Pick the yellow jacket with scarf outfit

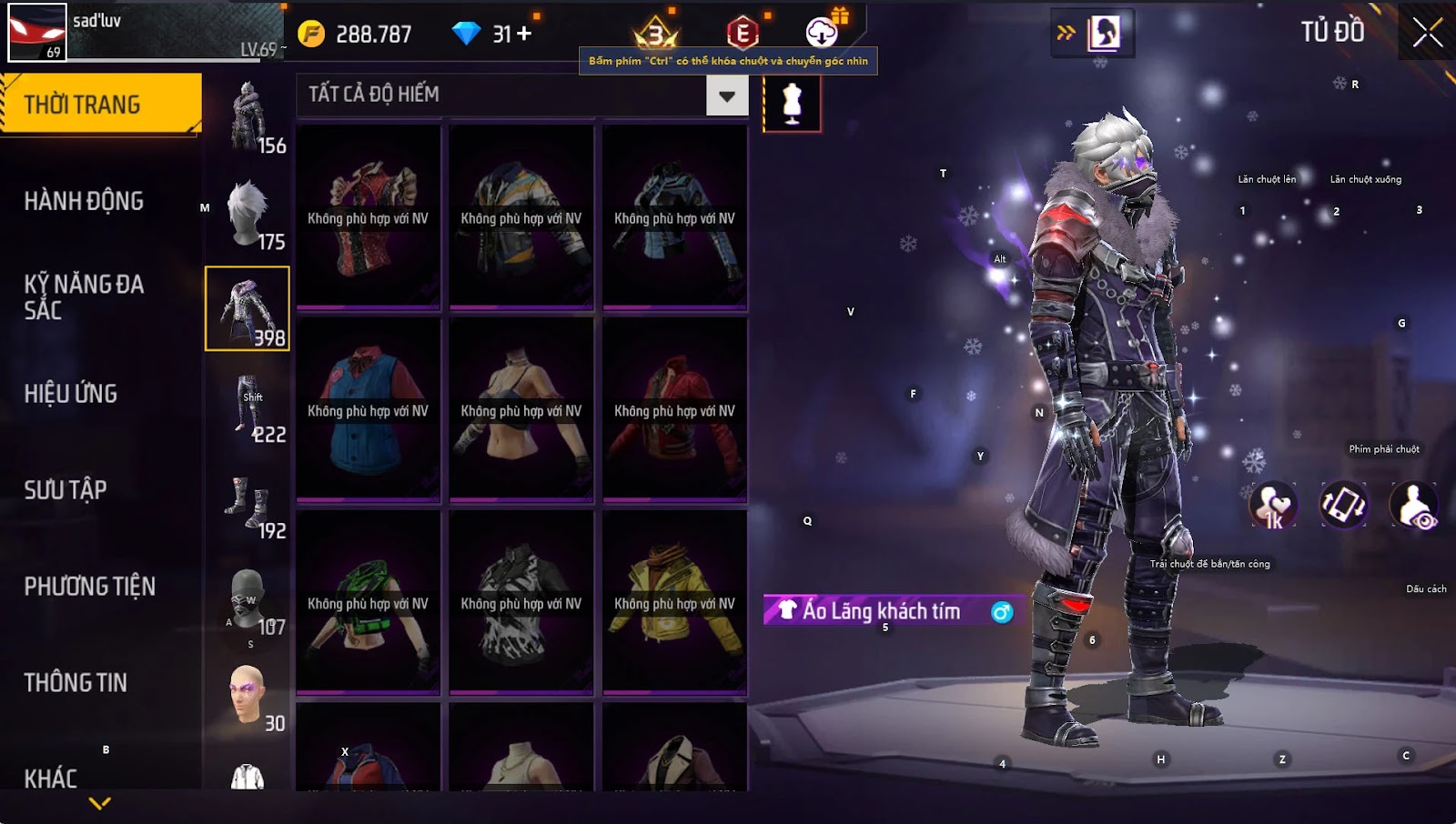pyautogui.click(x=674, y=603)
